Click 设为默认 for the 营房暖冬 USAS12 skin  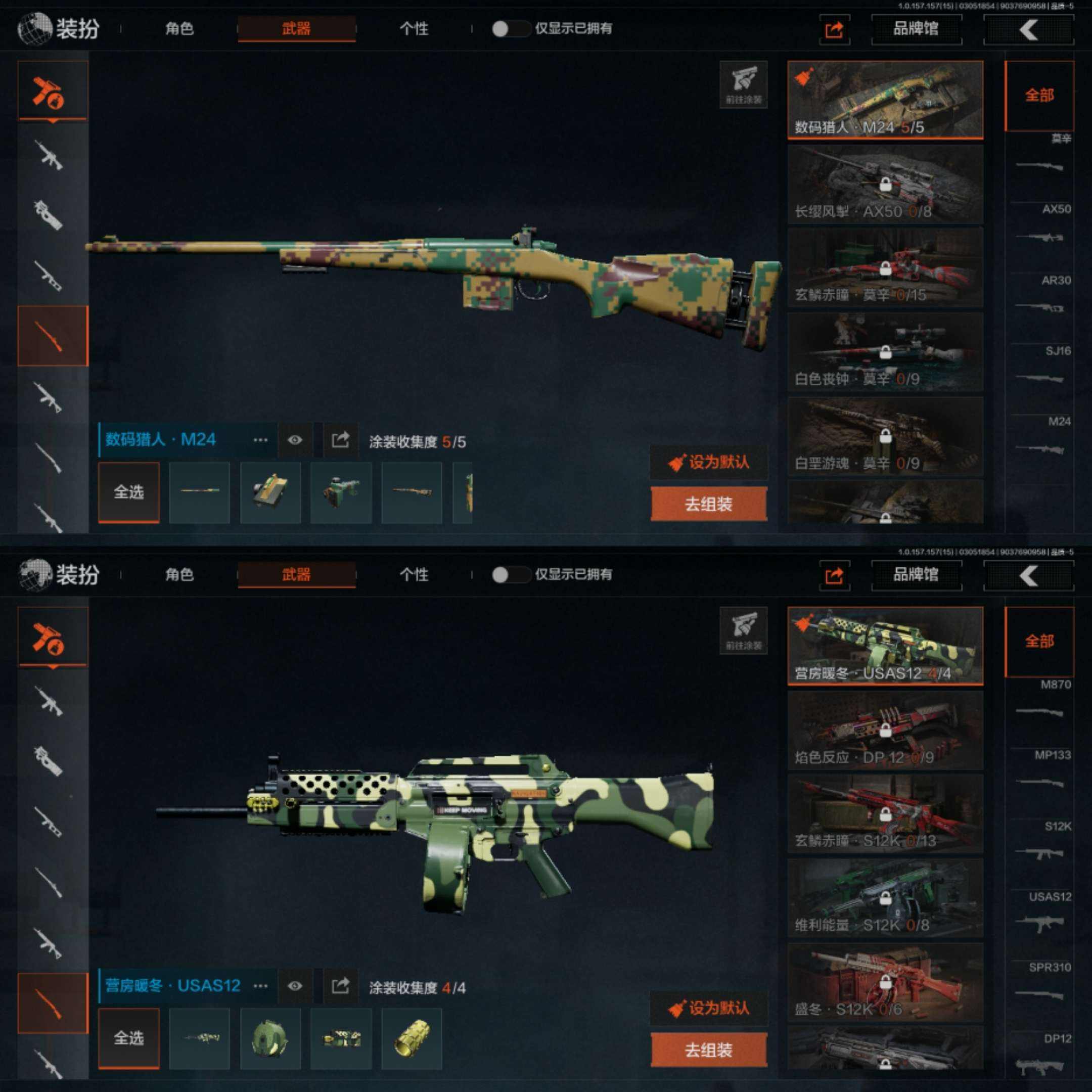tap(709, 1008)
